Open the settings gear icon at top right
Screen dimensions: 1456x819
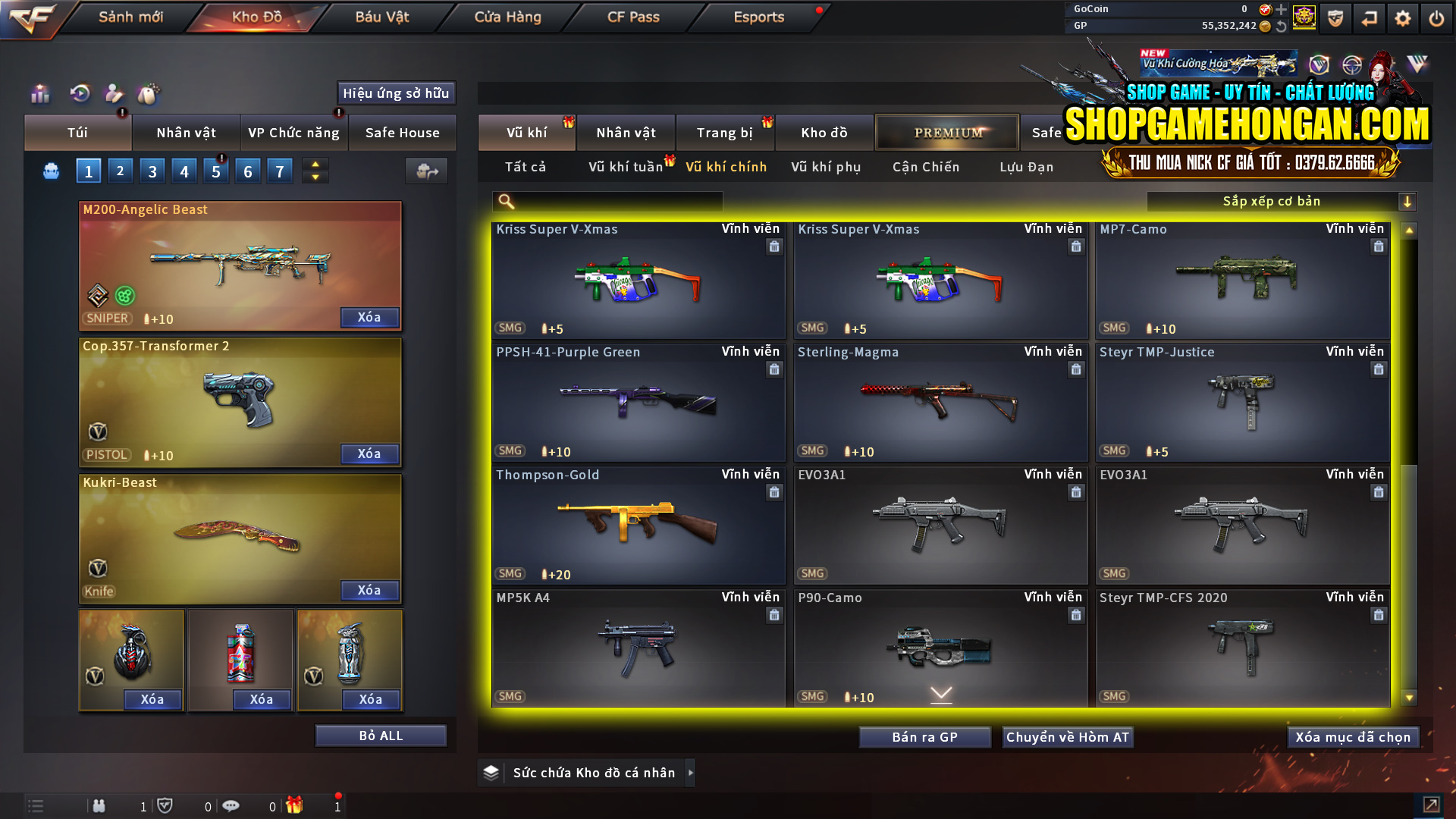click(x=1404, y=17)
